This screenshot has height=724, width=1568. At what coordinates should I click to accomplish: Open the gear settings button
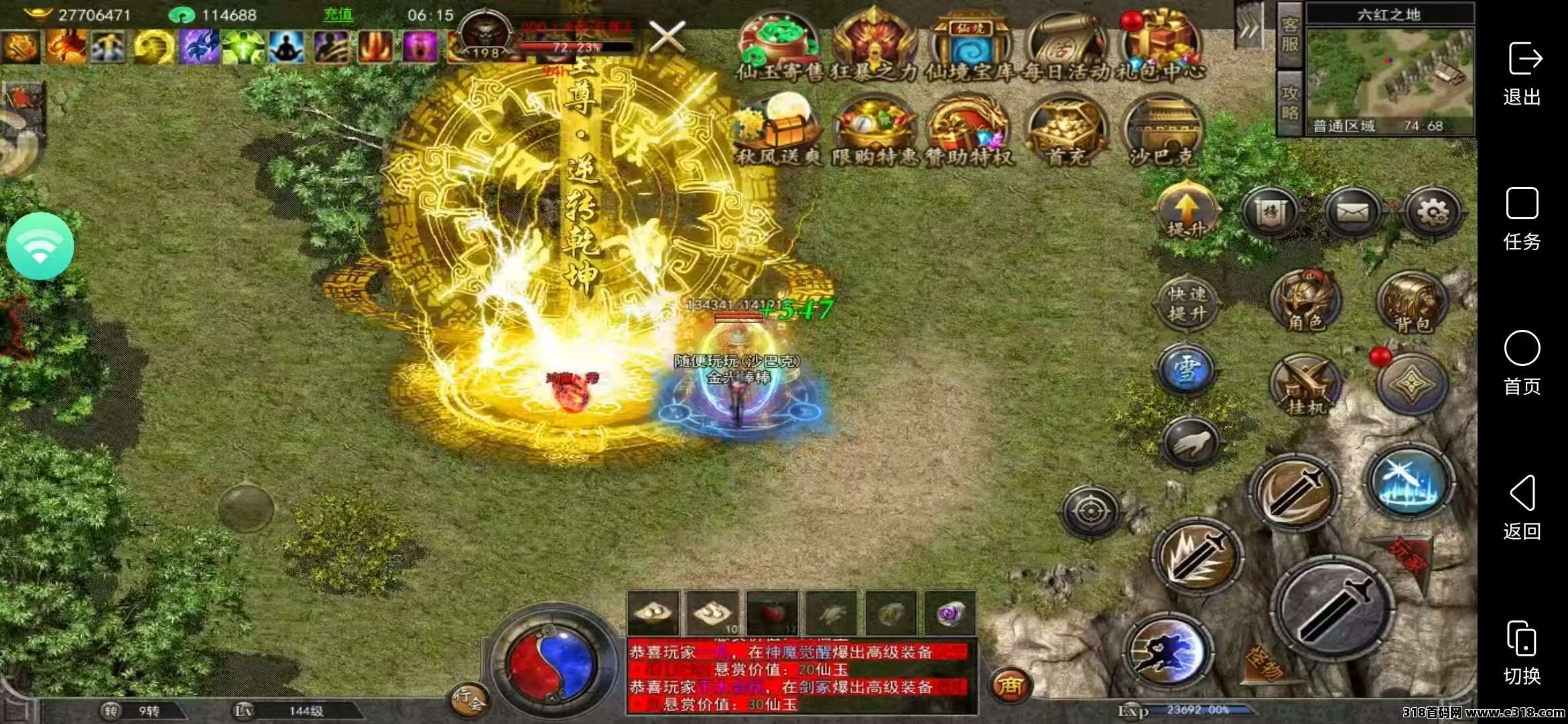[1433, 213]
